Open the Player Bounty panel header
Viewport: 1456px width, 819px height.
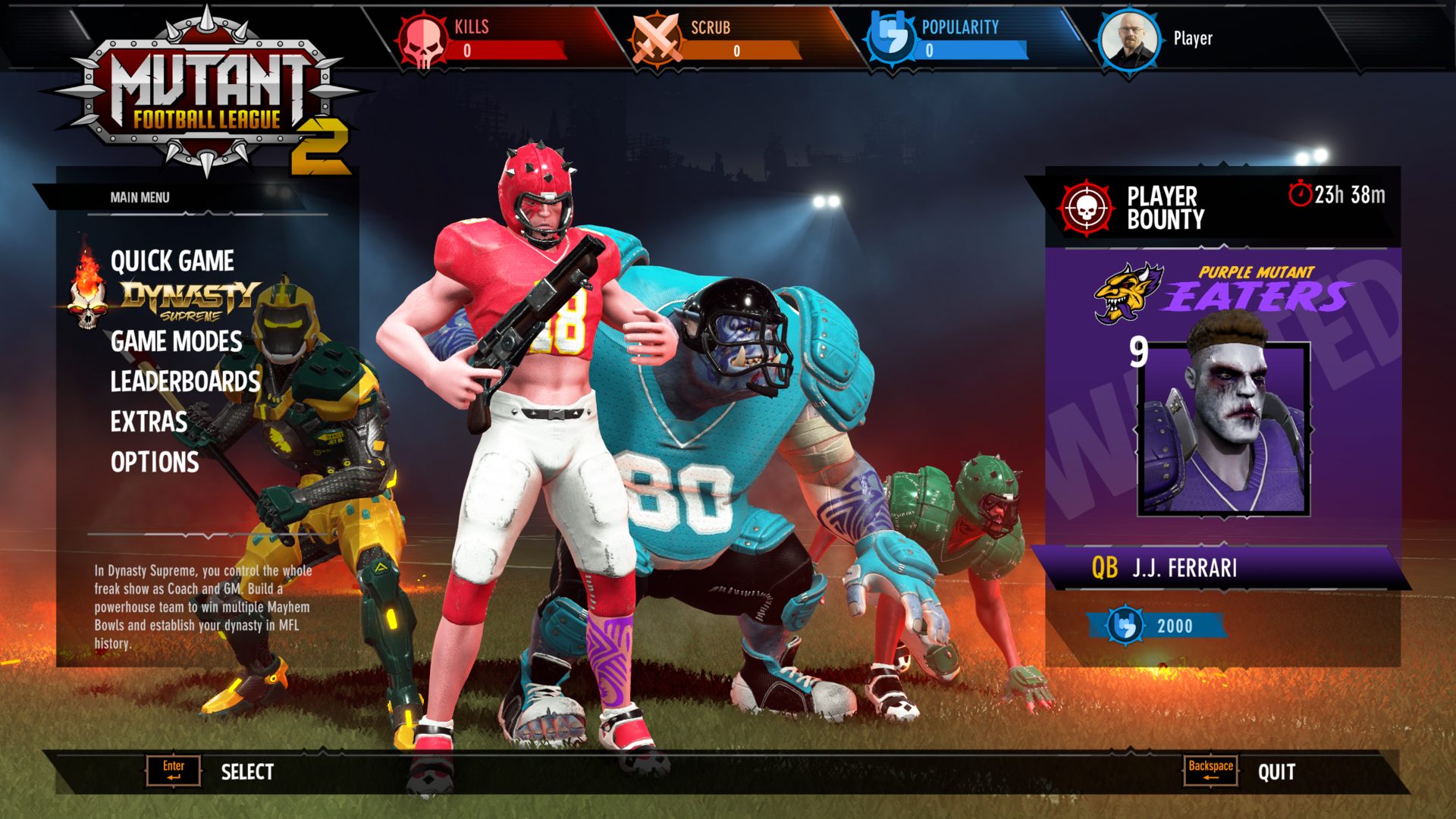1165,207
